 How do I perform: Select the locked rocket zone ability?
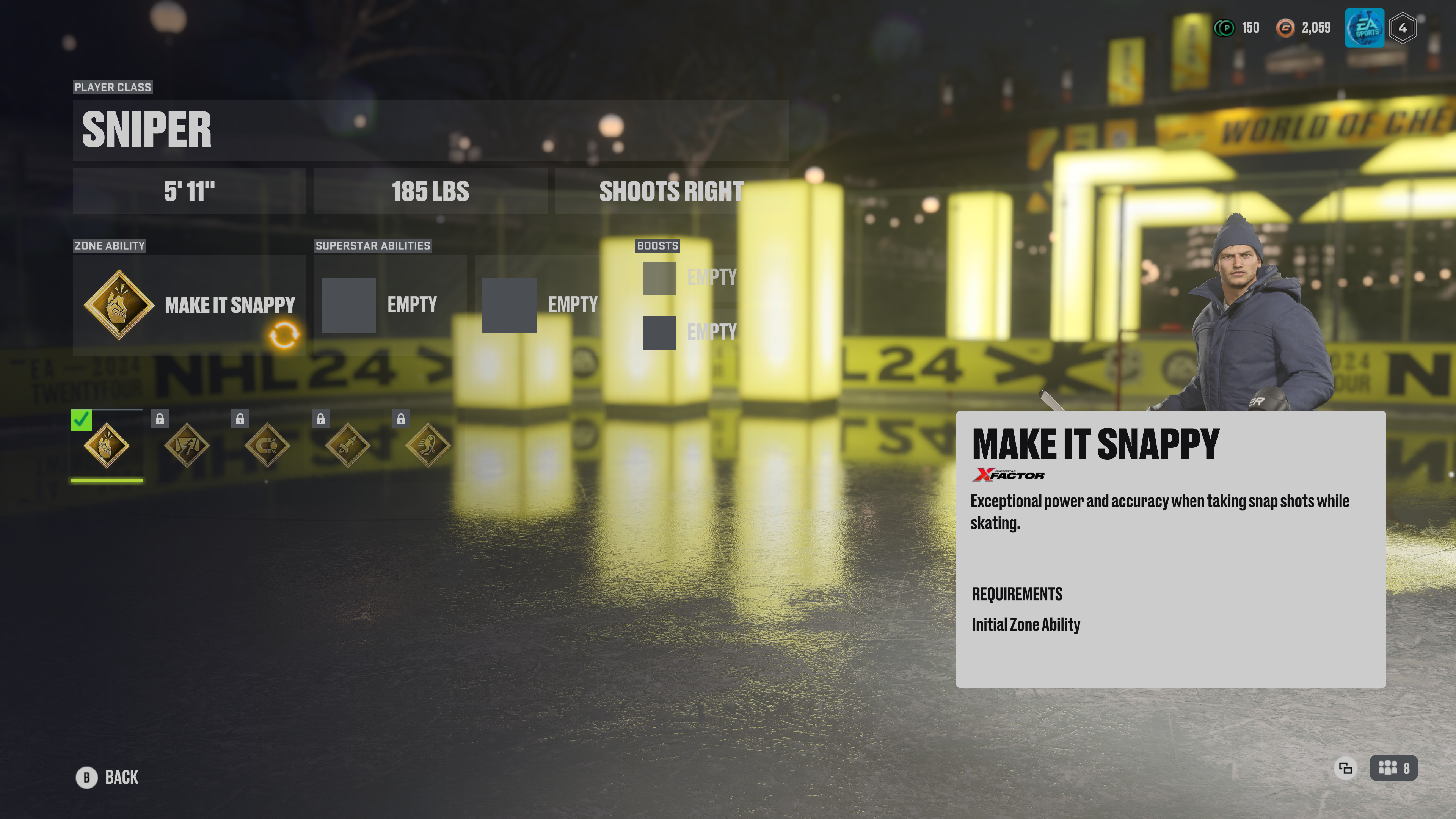[x=348, y=446]
